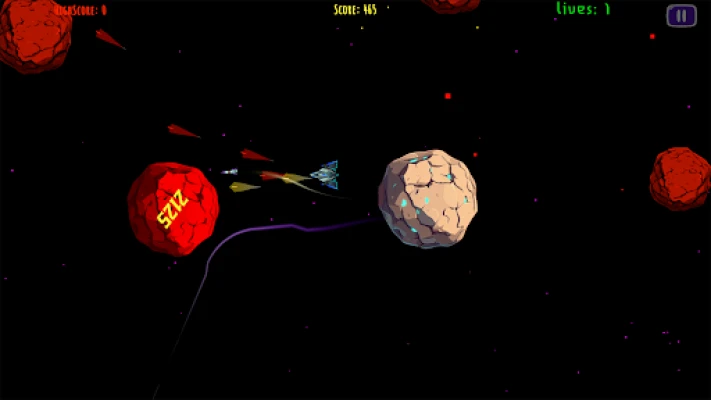Pause the game with the purple button
This screenshot has width=711, height=400.
[x=681, y=15]
